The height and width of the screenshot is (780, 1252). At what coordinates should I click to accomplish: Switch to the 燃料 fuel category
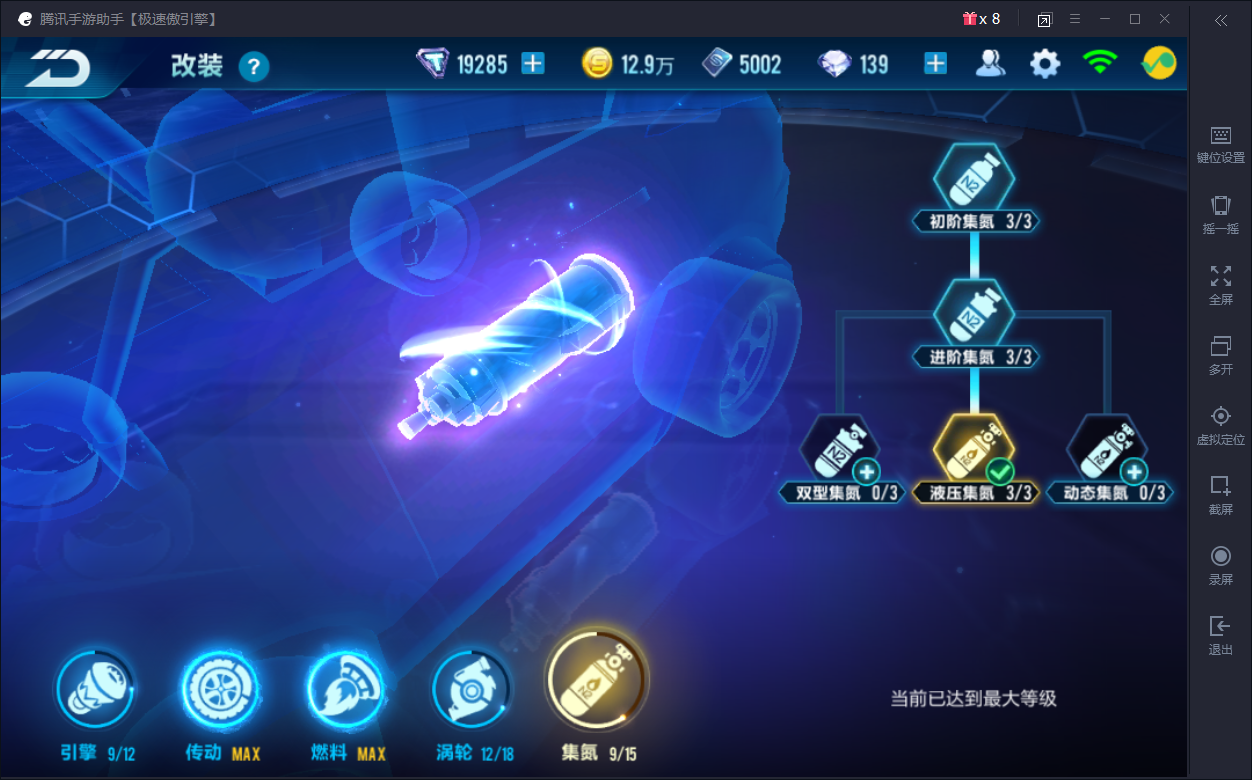[x=345, y=691]
